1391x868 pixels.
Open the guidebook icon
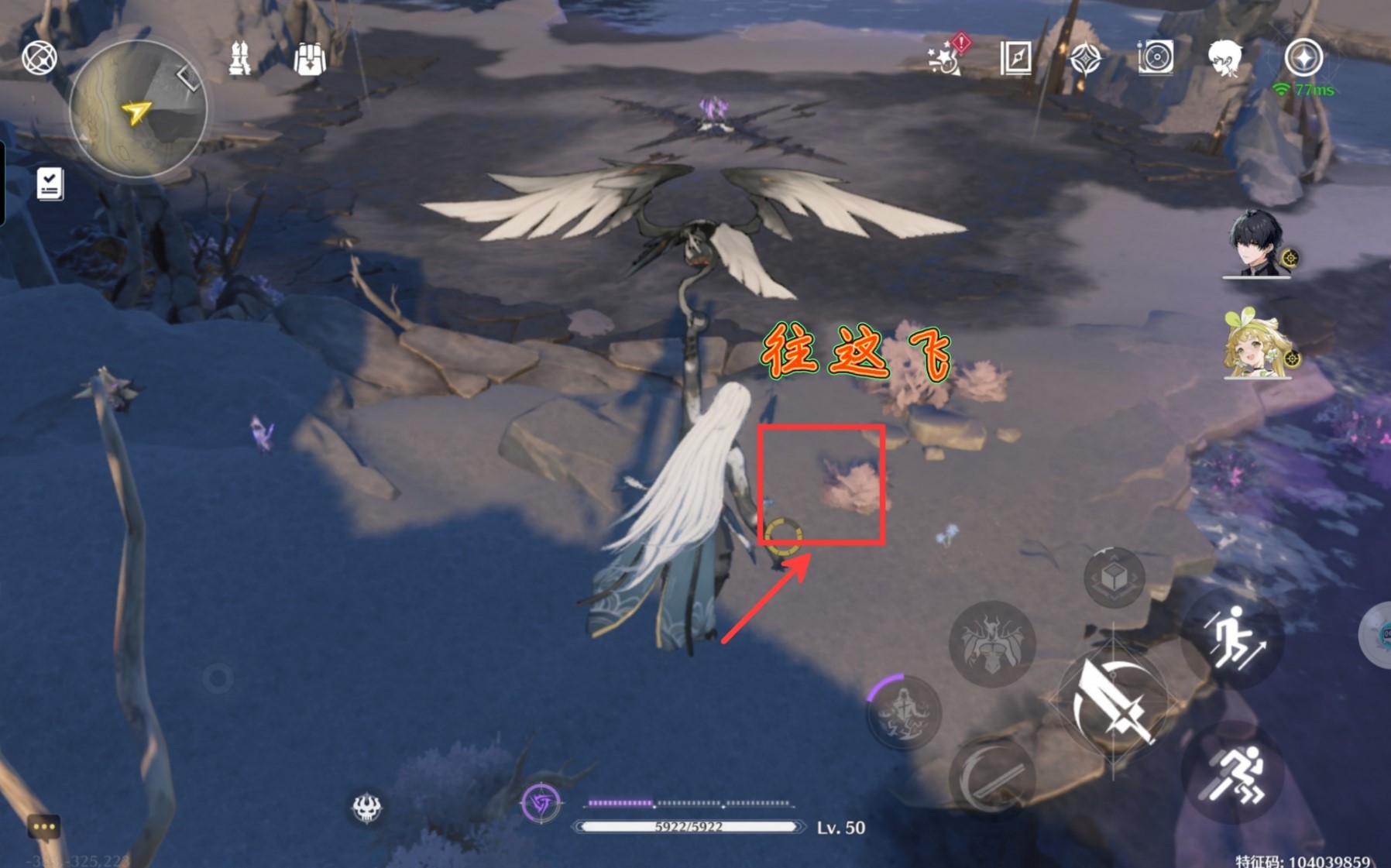coord(1015,58)
